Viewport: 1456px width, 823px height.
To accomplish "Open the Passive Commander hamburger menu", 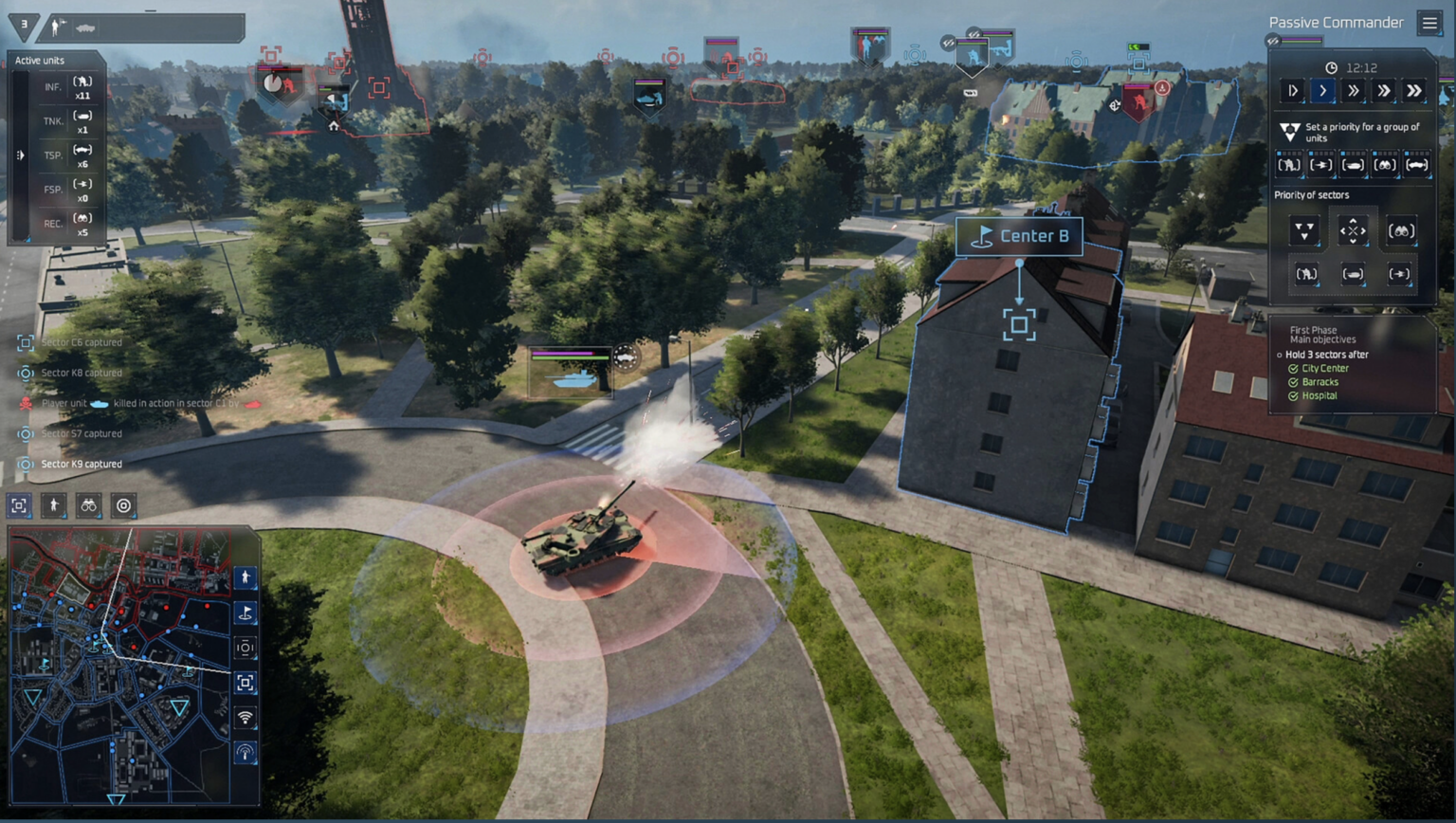I will (x=1431, y=23).
